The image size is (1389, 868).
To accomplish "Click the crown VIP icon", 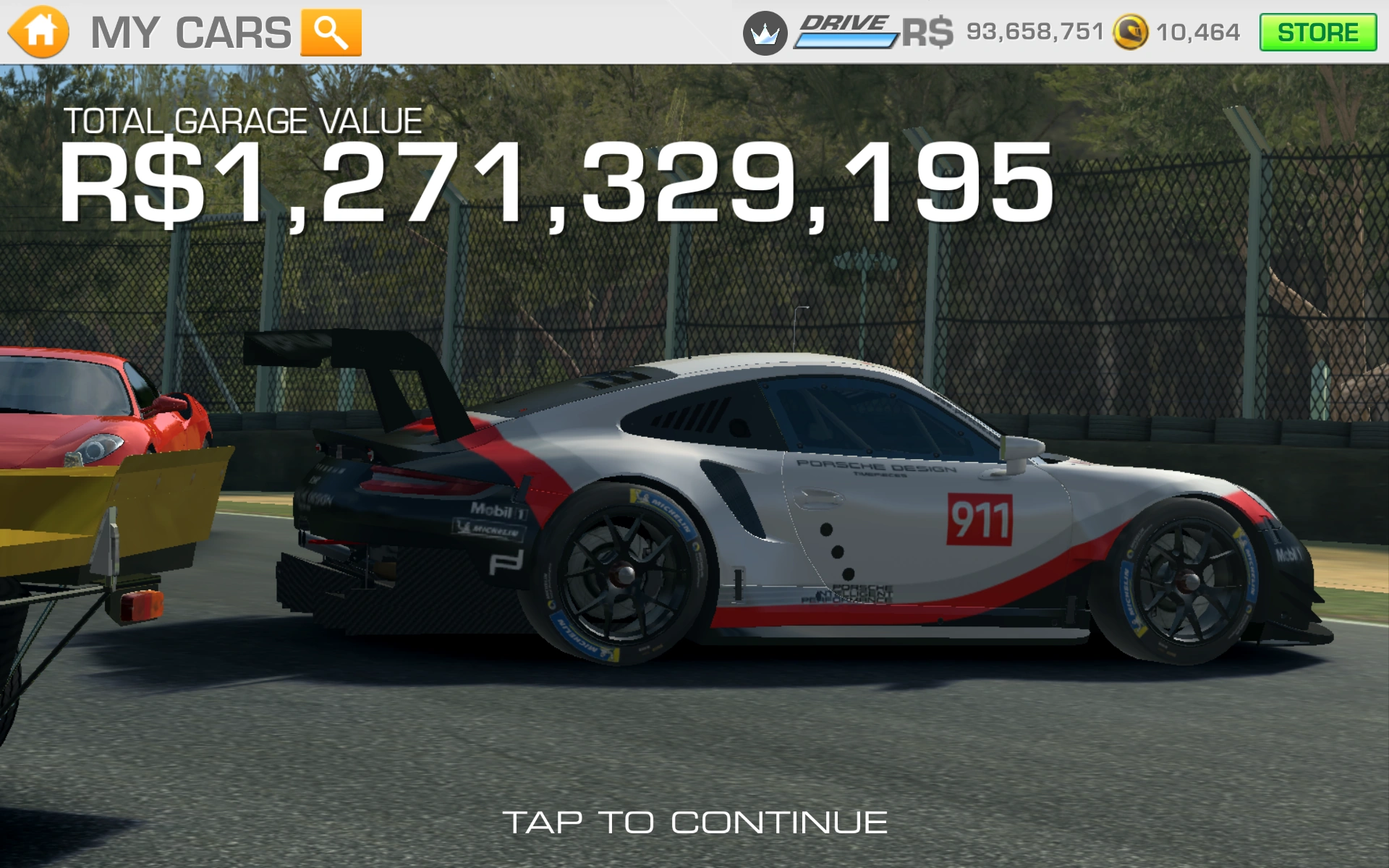I will pos(765,33).
